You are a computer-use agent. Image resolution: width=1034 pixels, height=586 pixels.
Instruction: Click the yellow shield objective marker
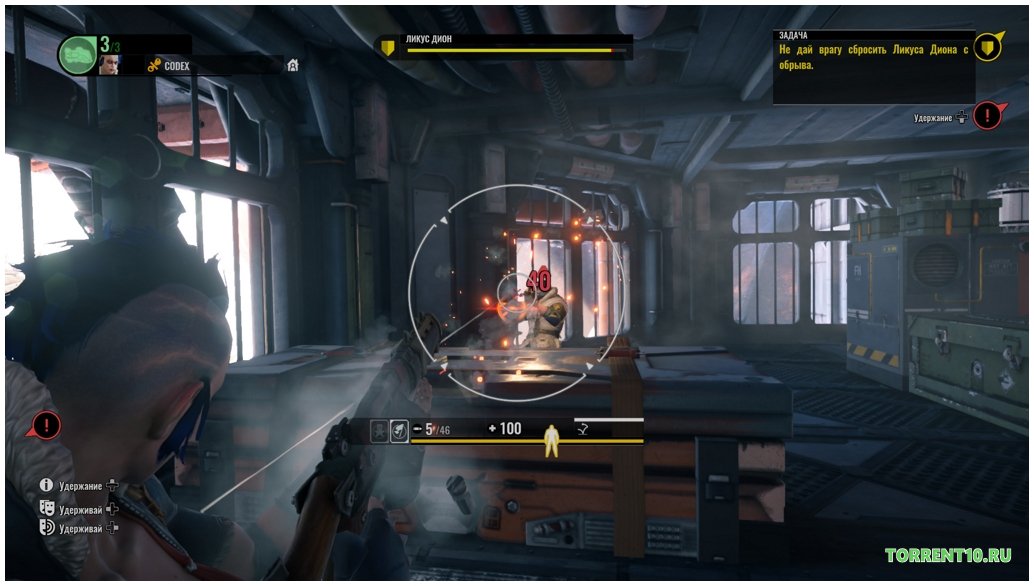click(x=988, y=46)
